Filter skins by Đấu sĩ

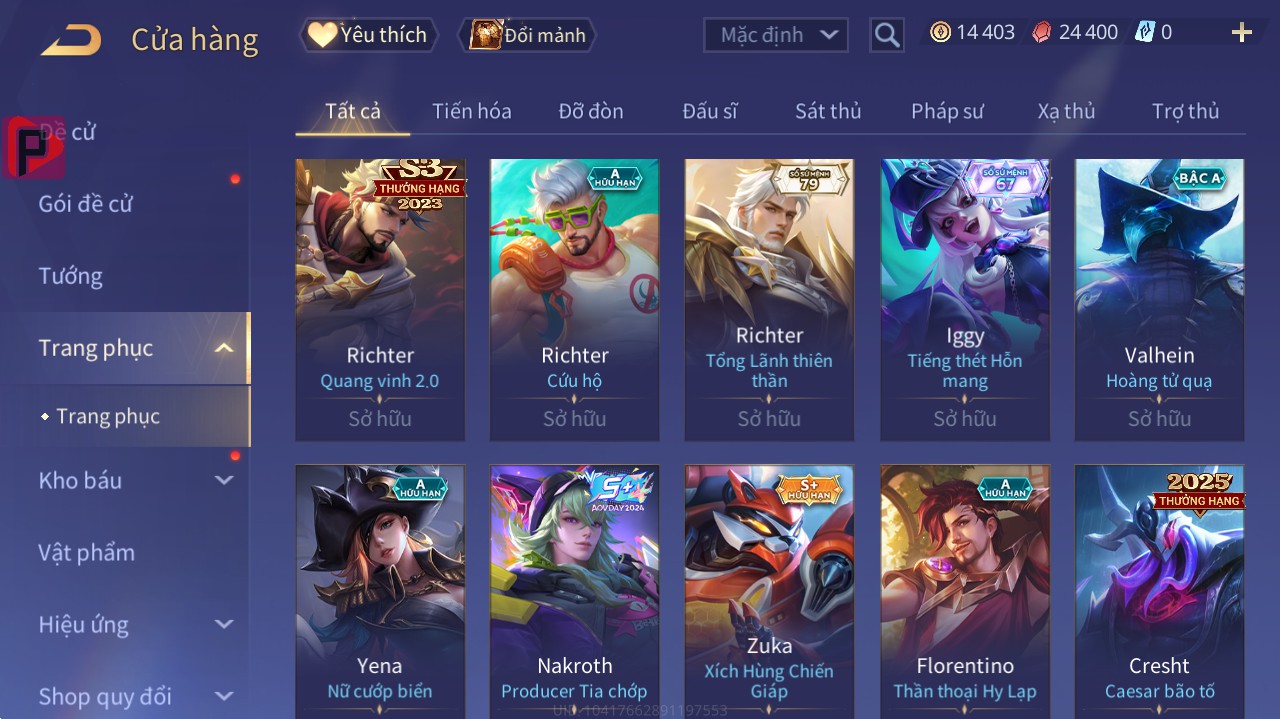pyautogui.click(x=709, y=111)
